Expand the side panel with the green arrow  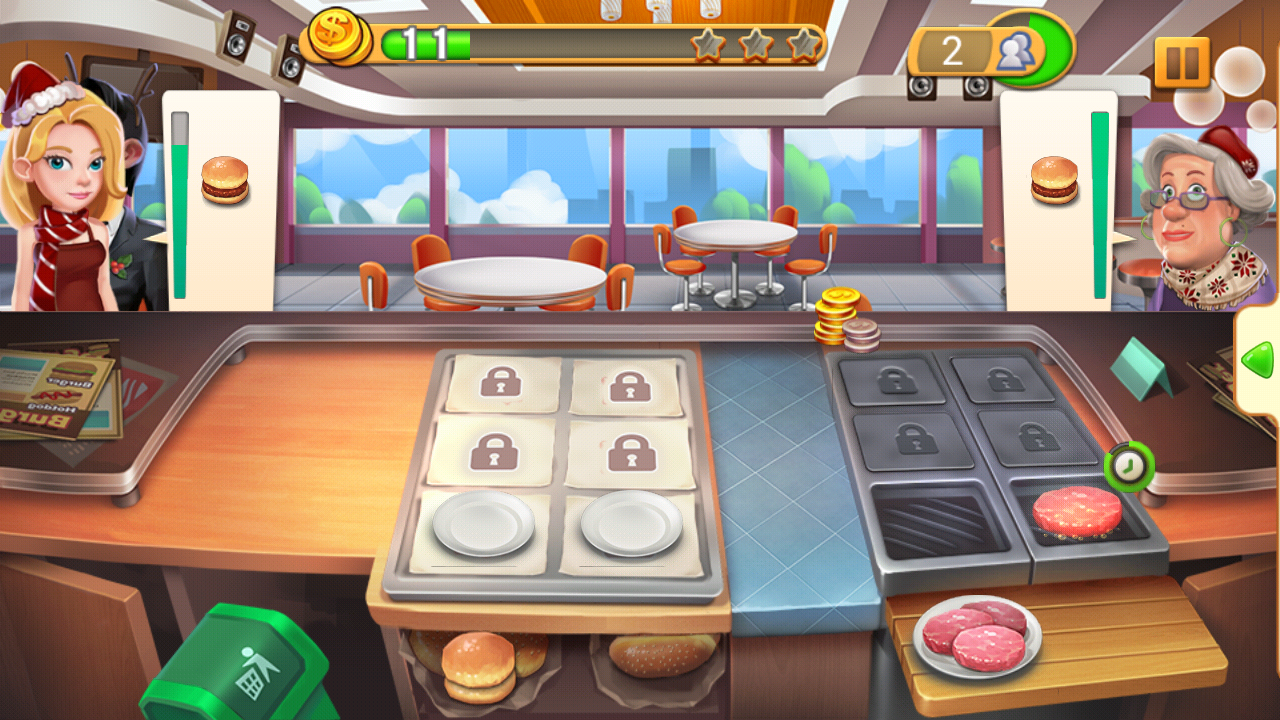1257,359
